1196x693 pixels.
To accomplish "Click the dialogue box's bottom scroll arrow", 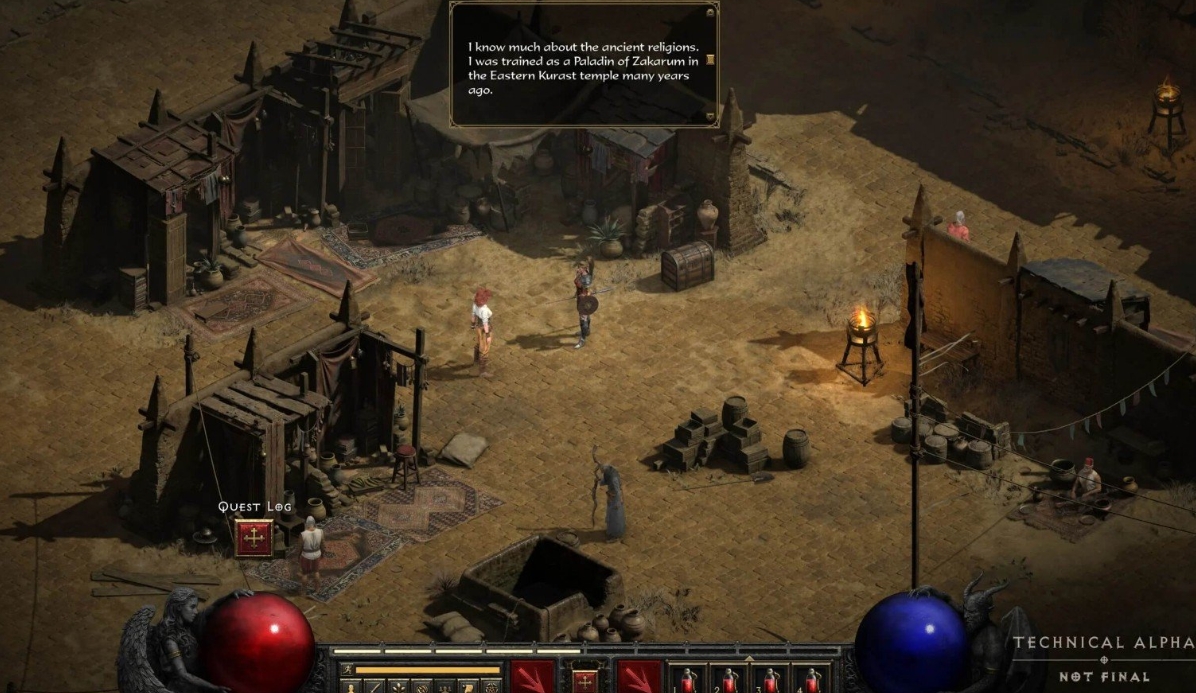I will (x=710, y=116).
